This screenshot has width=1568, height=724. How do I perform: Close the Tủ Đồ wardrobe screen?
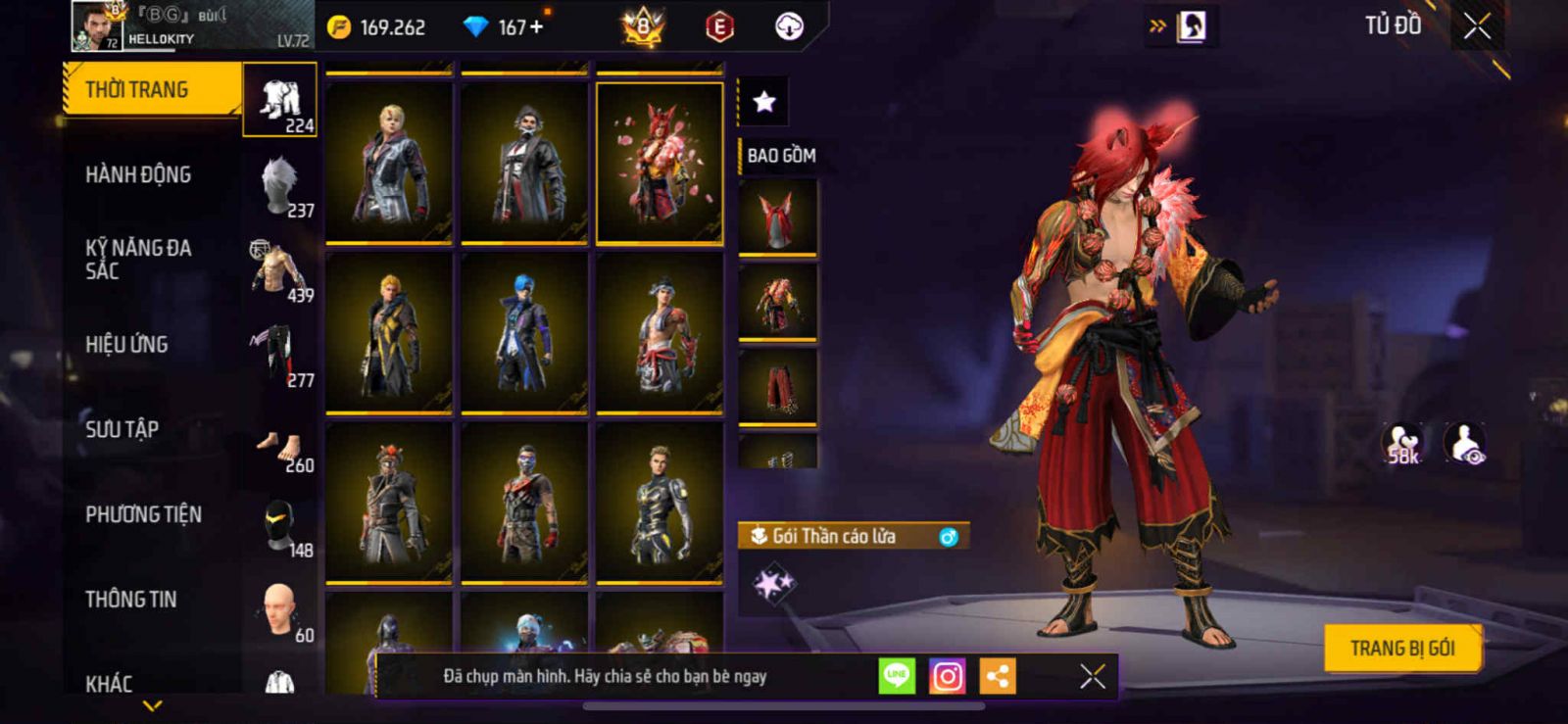tap(1477, 26)
